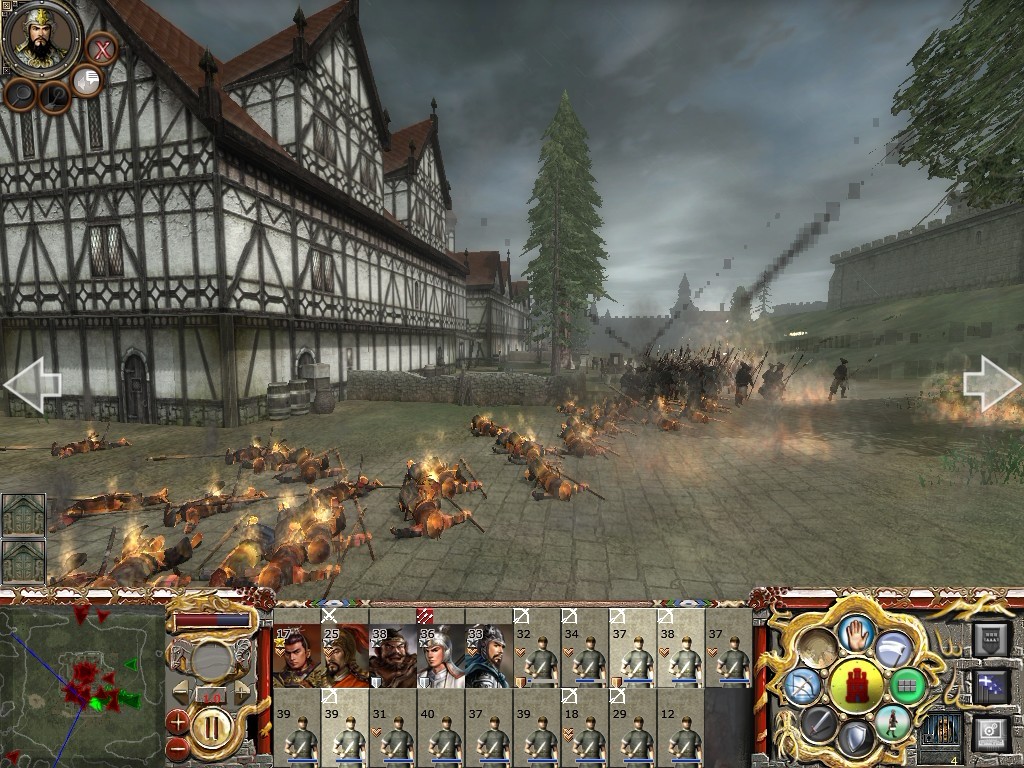
Task: Select the general unit card numbered 17
Action: coord(296,655)
